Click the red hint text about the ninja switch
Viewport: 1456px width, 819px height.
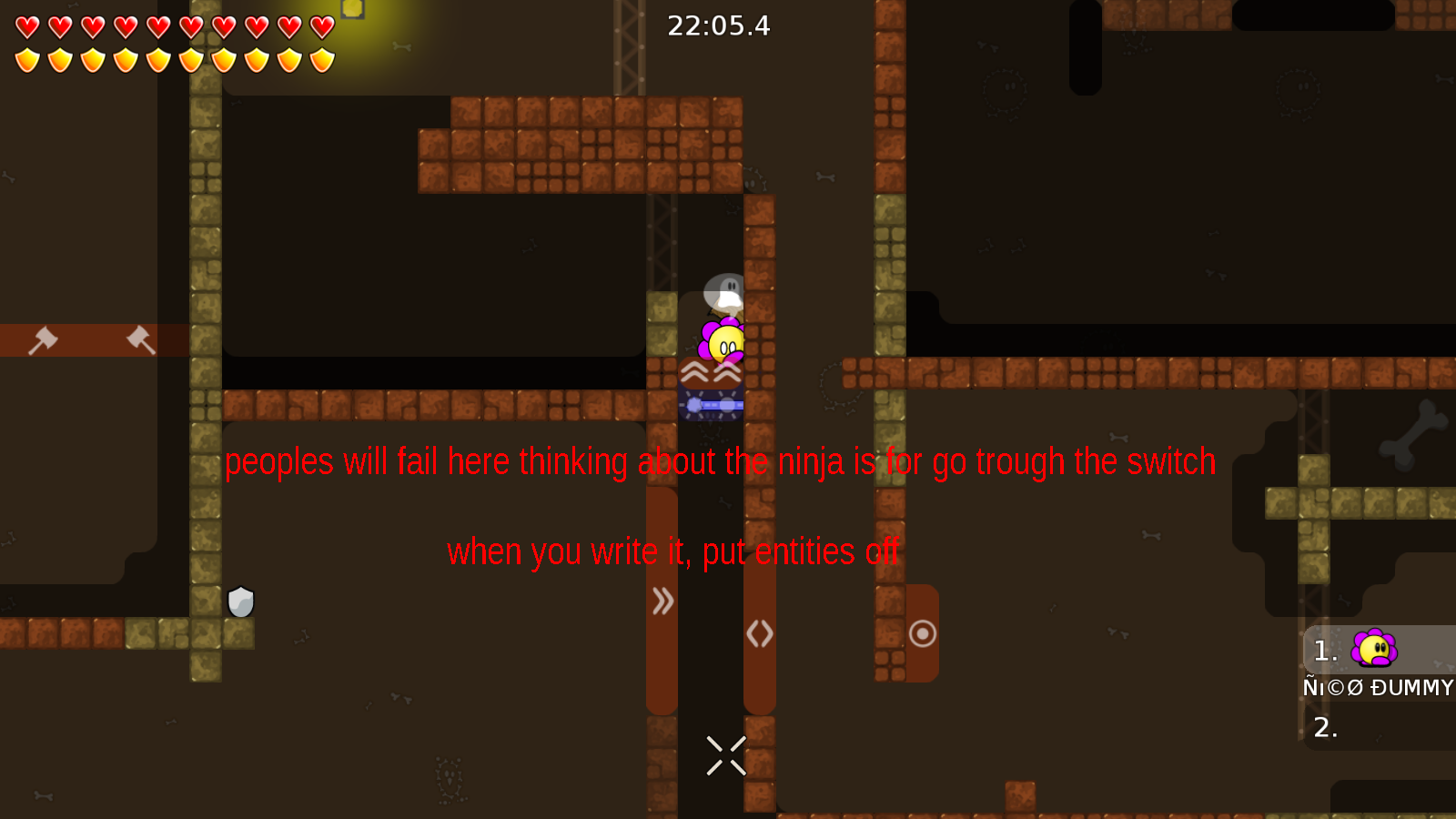coord(720,461)
